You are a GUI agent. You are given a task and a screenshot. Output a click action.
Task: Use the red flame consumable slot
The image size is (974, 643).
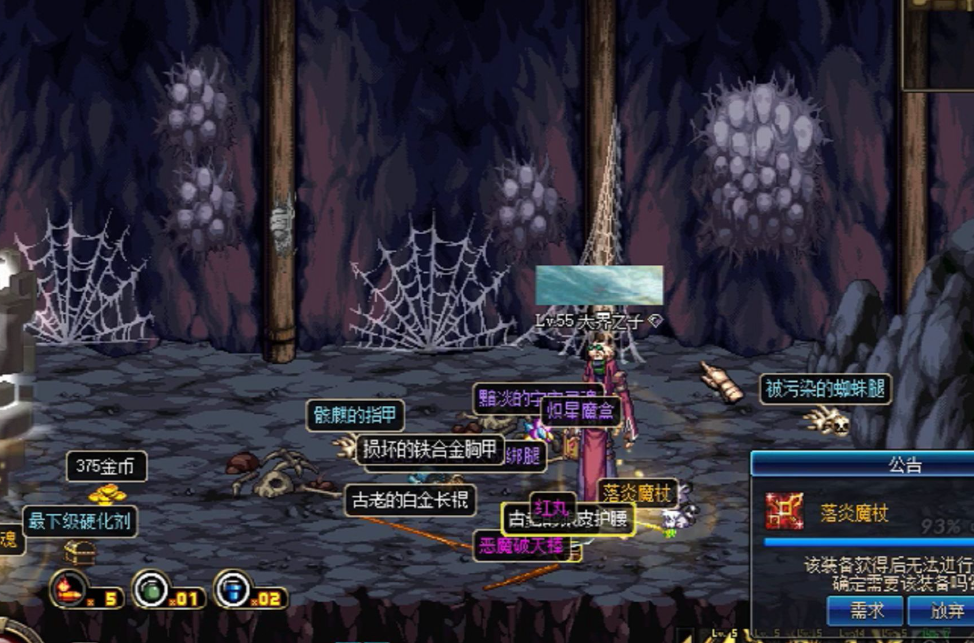pyautogui.click(x=70, y=588)
